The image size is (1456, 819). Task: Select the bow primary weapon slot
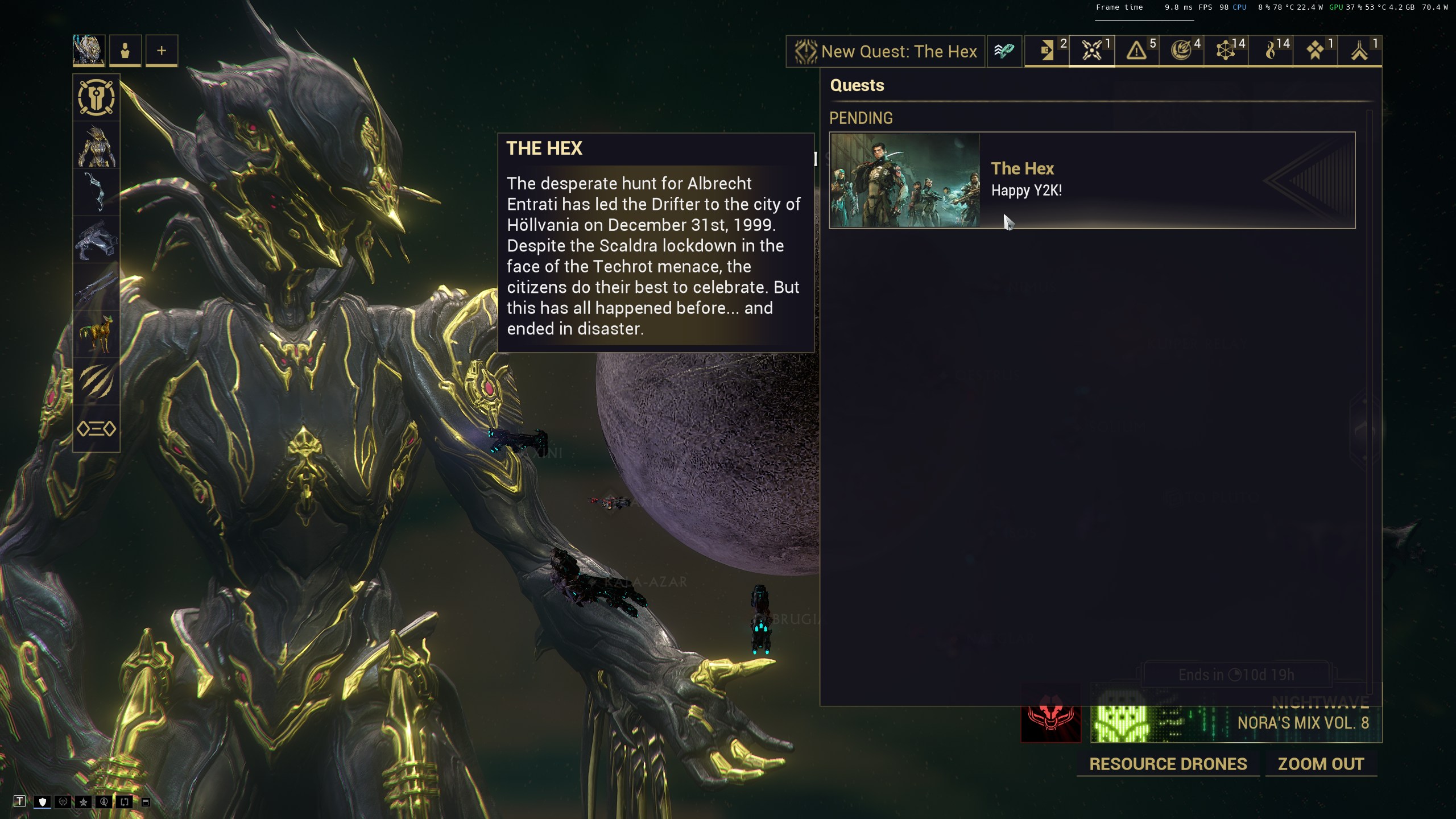[x=96, y=192]
